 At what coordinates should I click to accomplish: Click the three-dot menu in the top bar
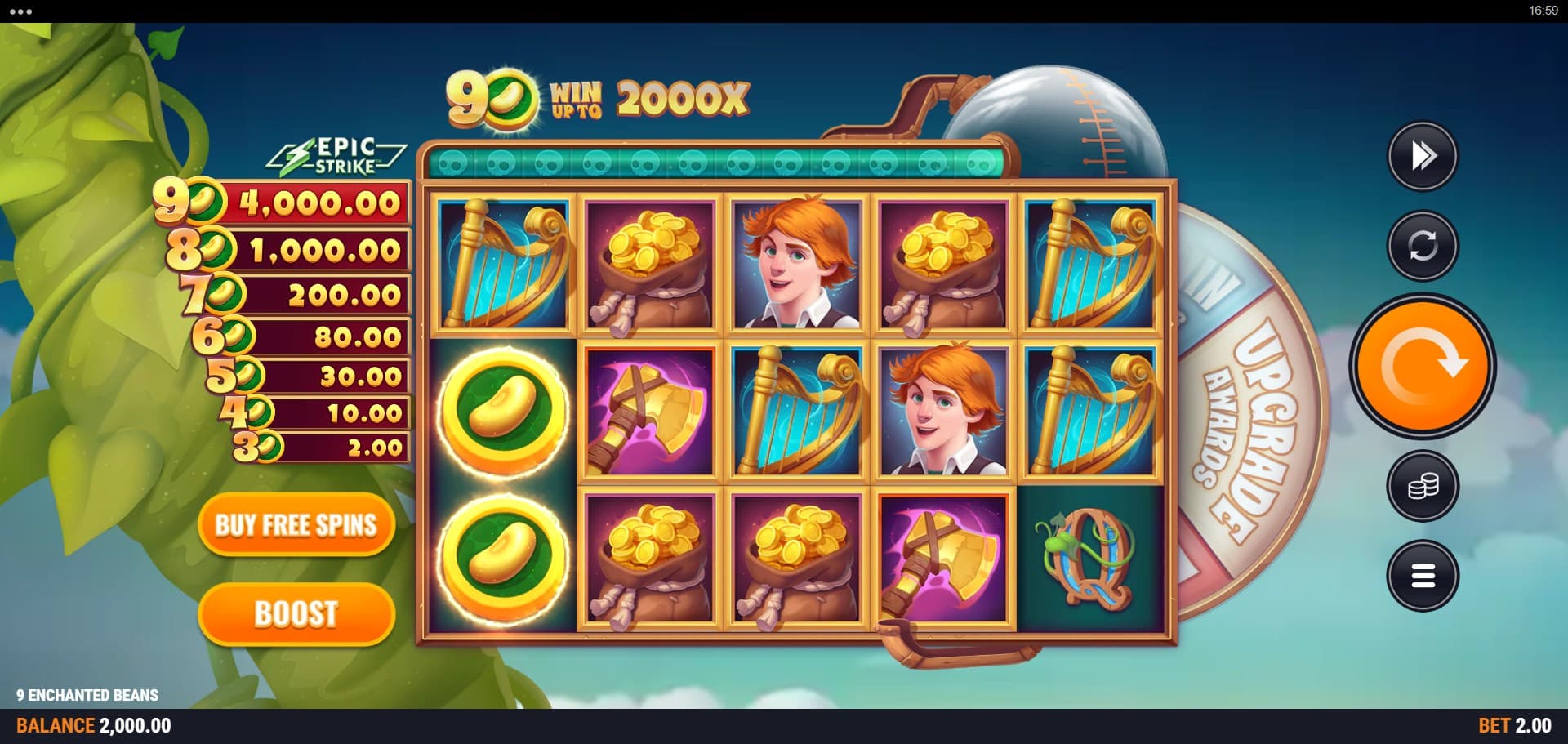pos(20,11)
